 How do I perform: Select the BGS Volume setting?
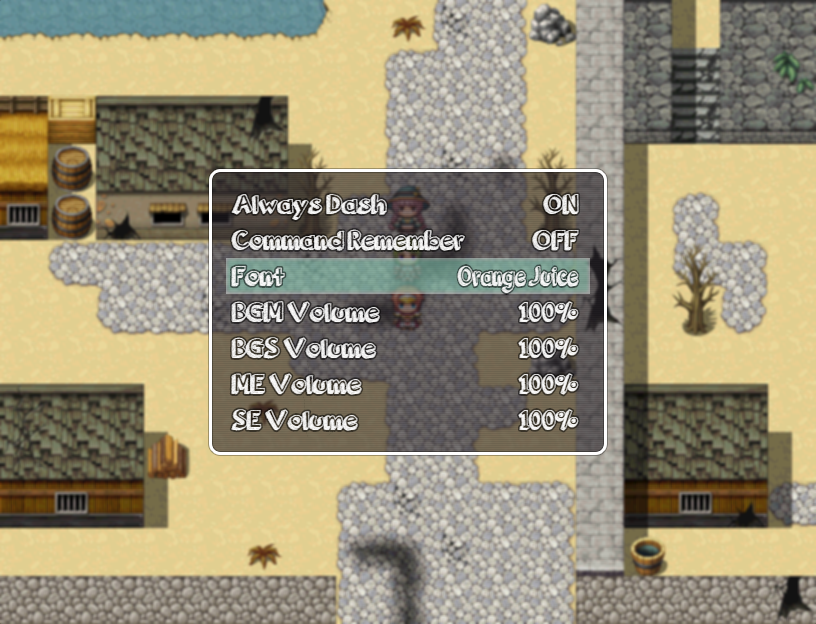coord(407,349)
